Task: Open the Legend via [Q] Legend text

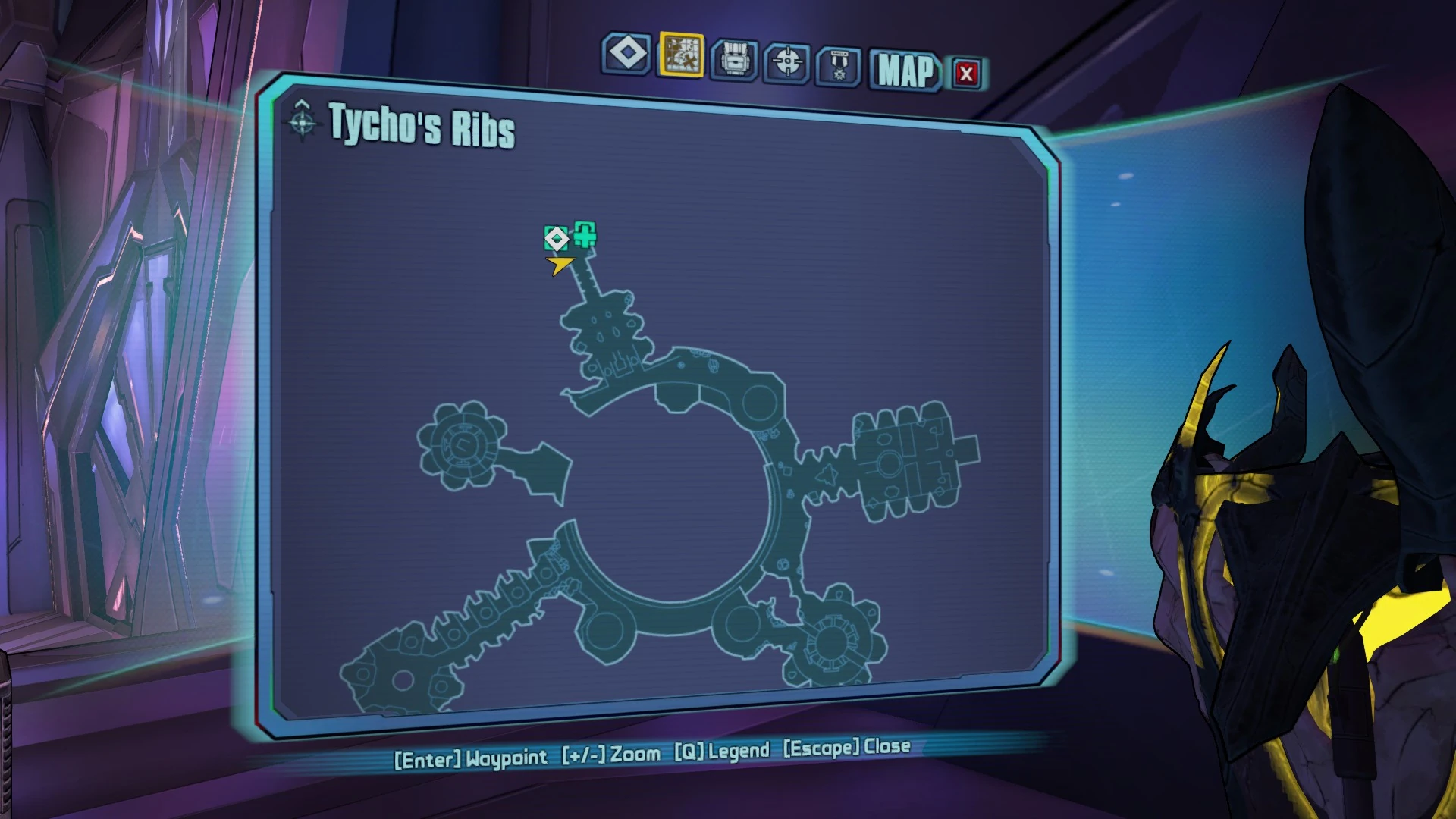Action: click(x=720, y=752)
